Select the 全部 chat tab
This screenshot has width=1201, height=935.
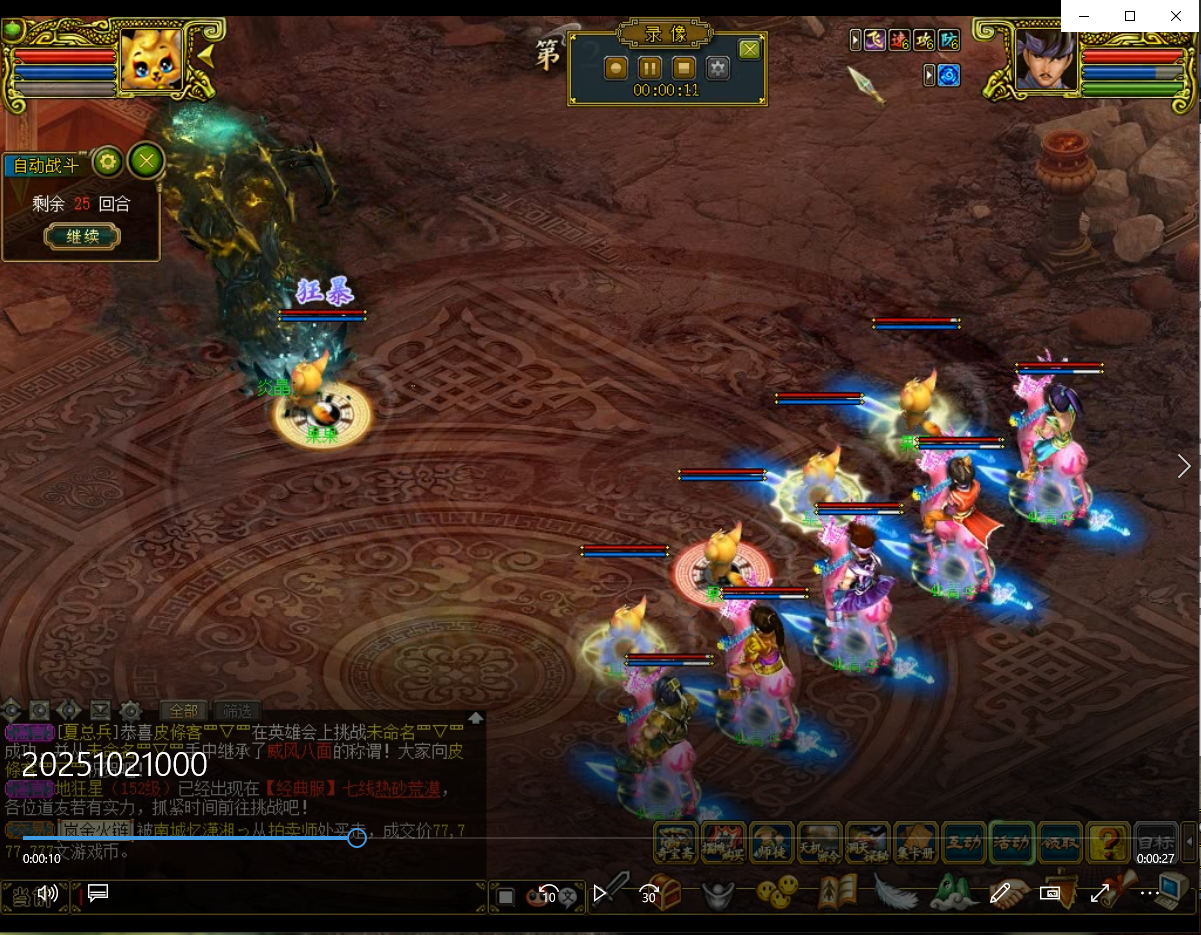point(184,711)
